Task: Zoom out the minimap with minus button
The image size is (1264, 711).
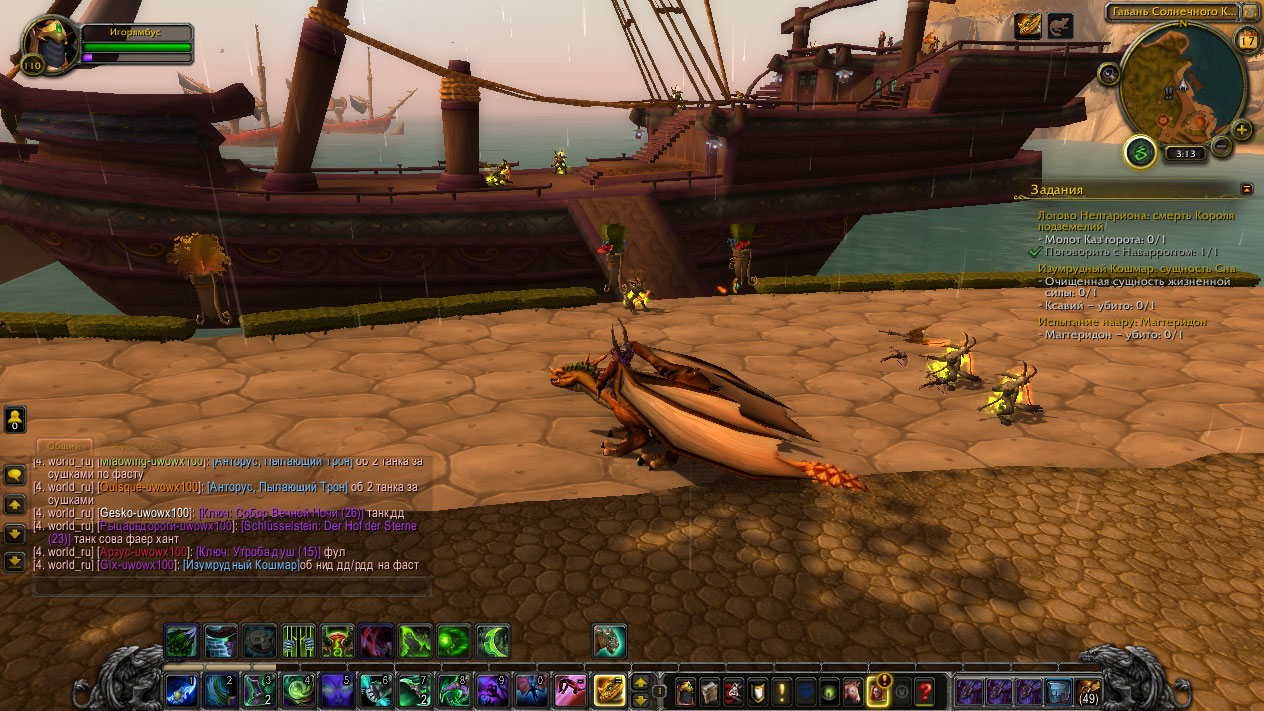Action: [x=1221, y=146]
